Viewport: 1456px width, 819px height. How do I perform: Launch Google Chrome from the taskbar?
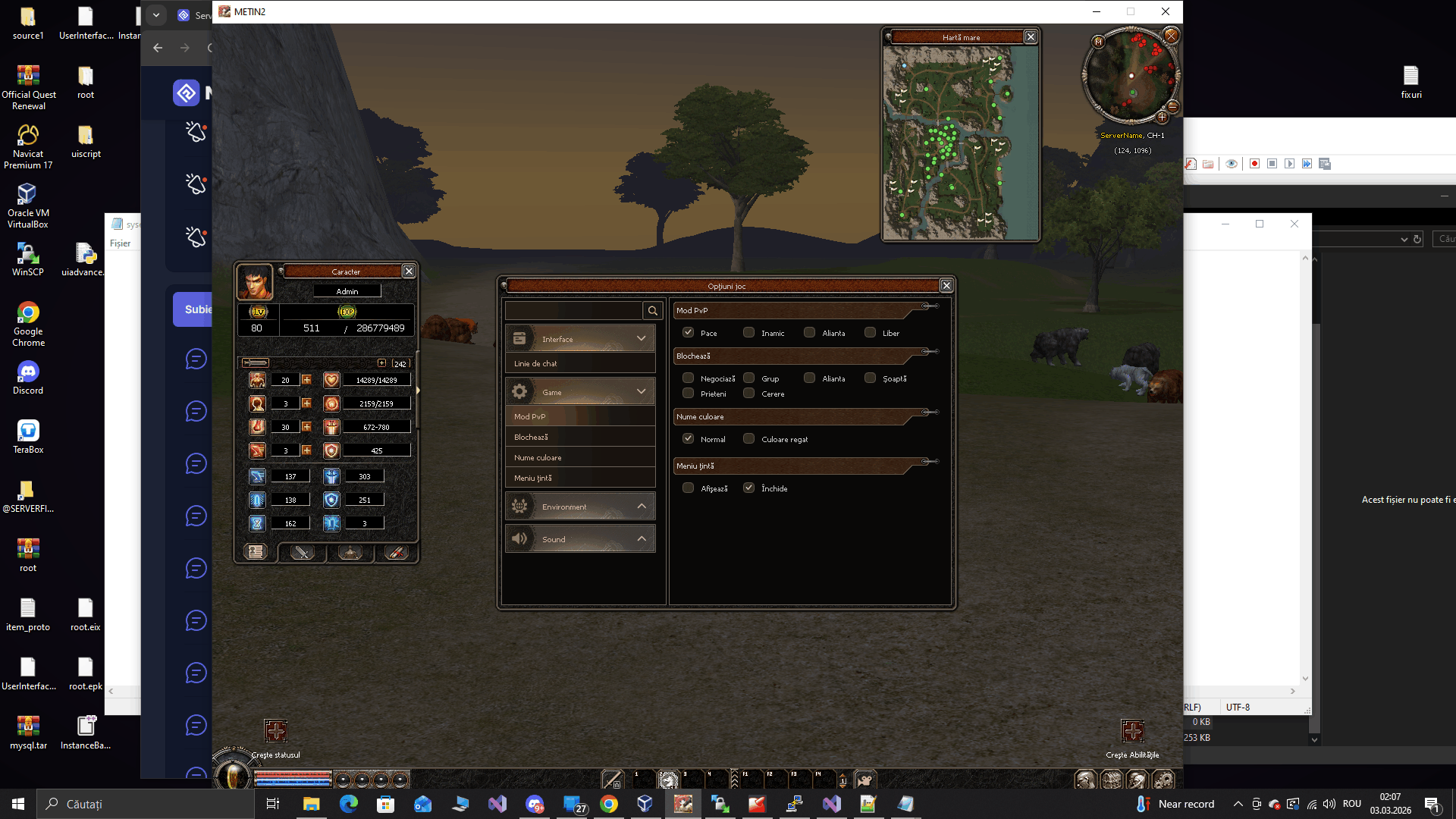pyautogui.click(x=610, y=804)
